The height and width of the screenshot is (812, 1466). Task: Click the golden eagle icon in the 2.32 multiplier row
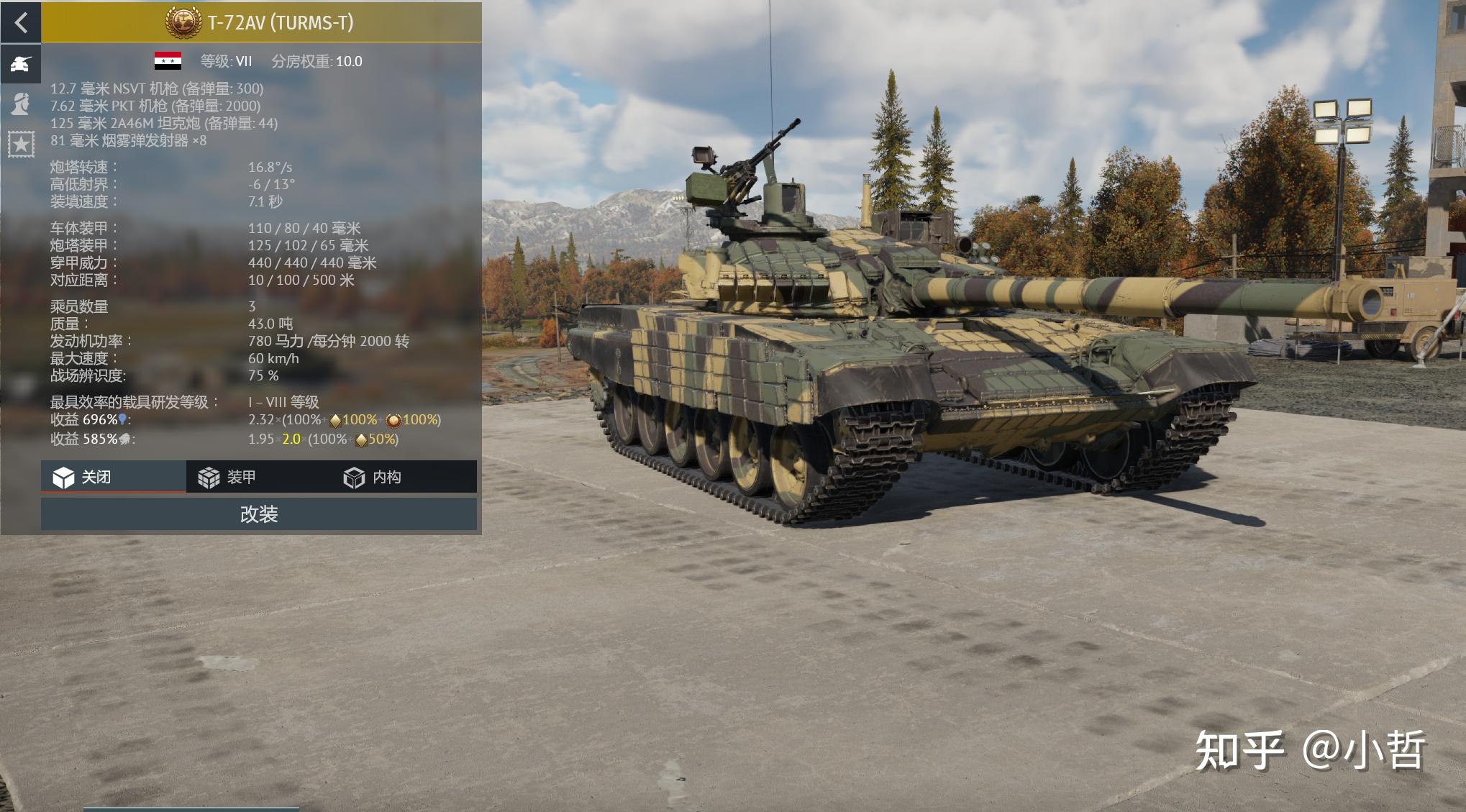pos(335,421)
